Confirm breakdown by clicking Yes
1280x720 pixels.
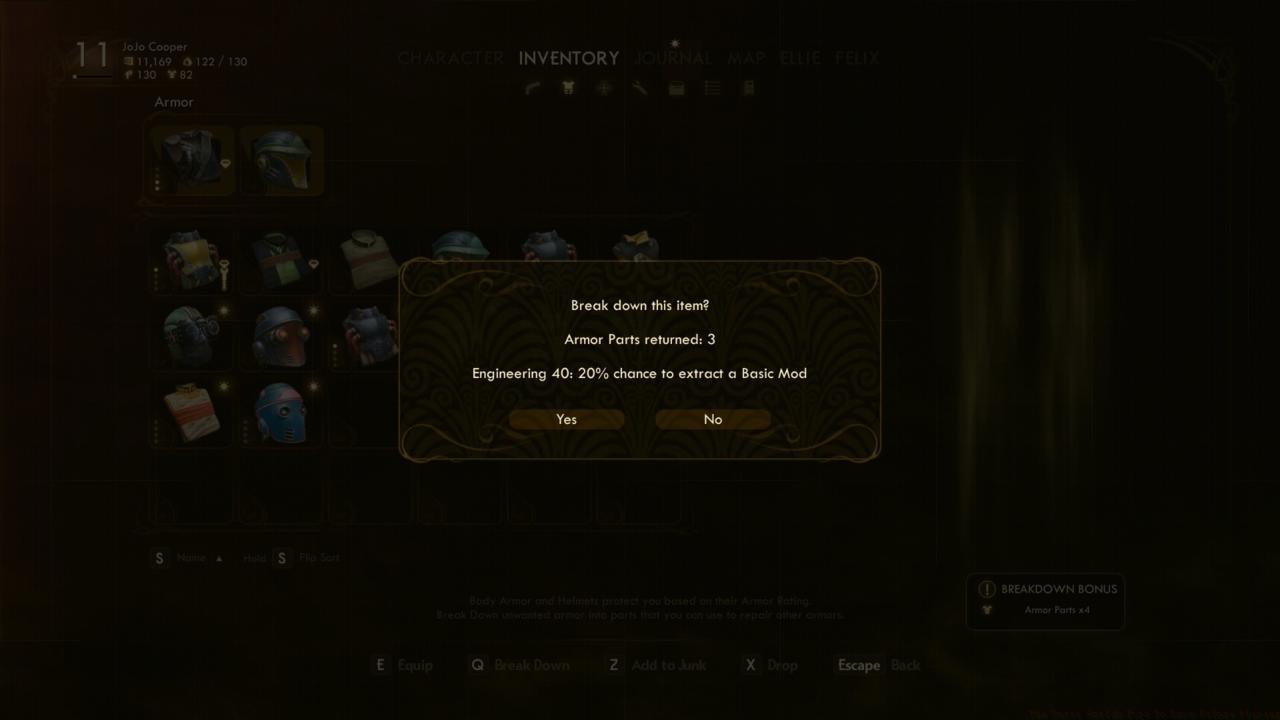click(566, 419)
